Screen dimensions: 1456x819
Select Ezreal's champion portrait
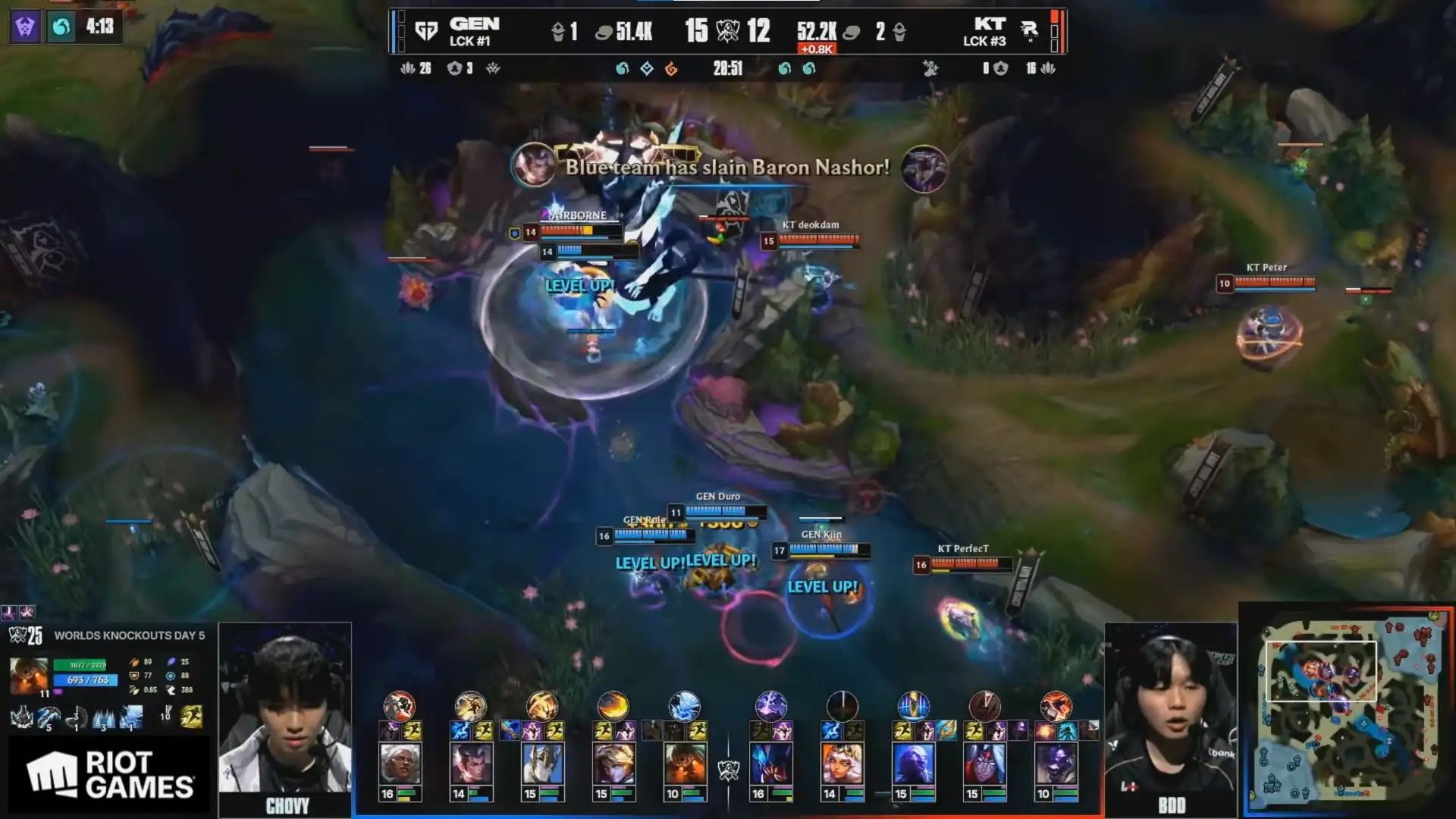[x=613, y=763]
